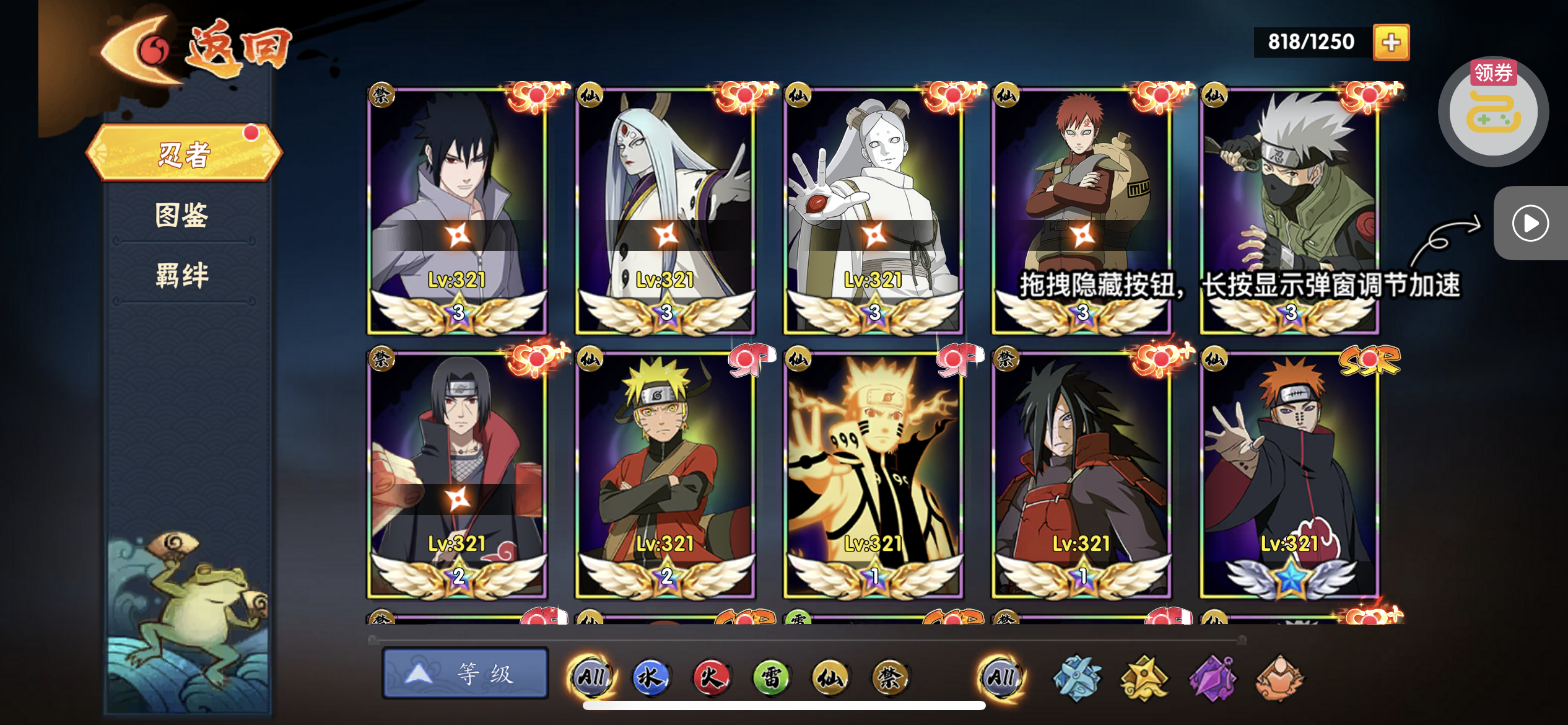Filter ninjas by thunder 雷 element
Viewport: 1568px width, 725px height.
coord(771,677)
